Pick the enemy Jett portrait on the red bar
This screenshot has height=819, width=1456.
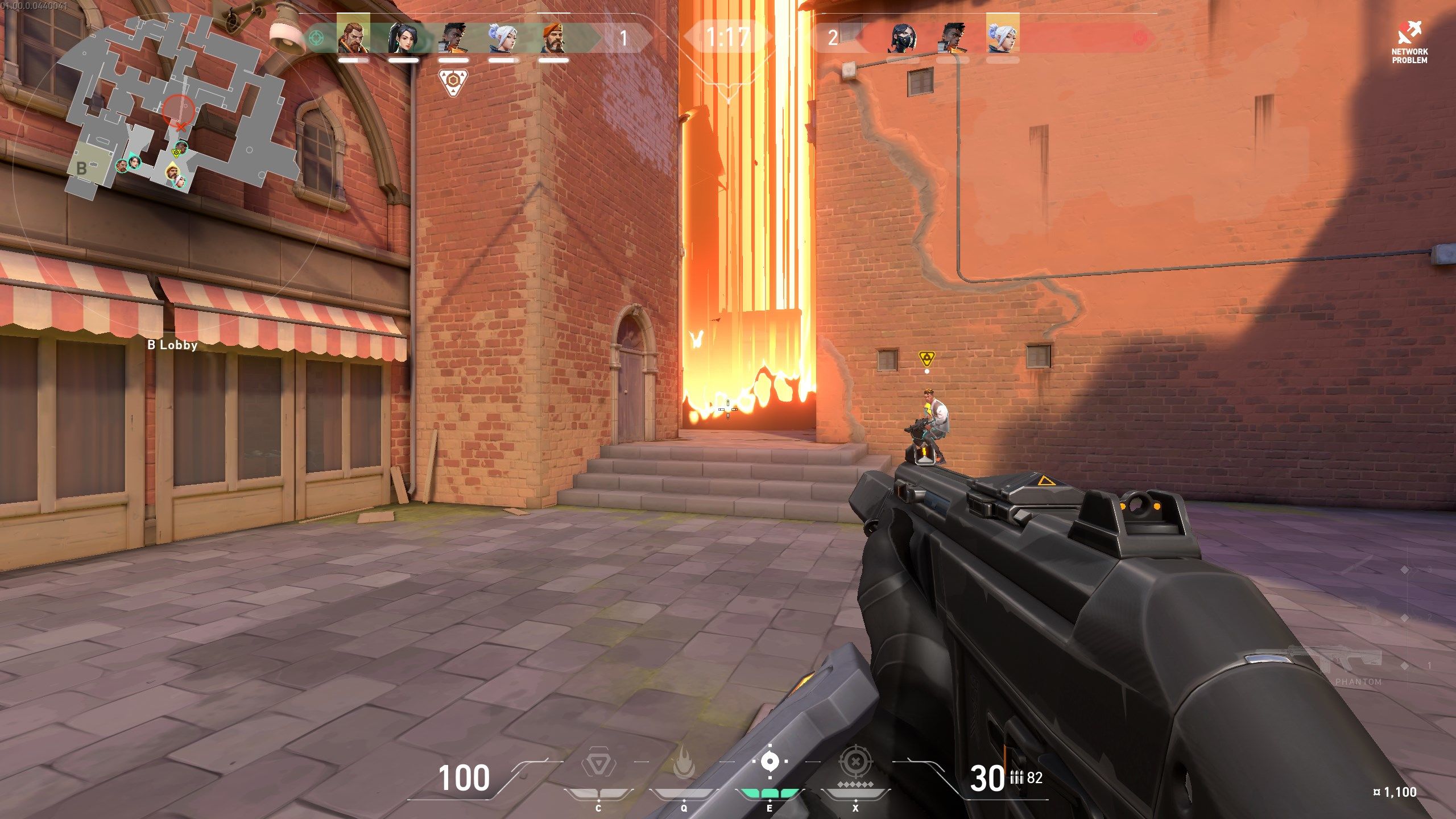pos(1002,35)
